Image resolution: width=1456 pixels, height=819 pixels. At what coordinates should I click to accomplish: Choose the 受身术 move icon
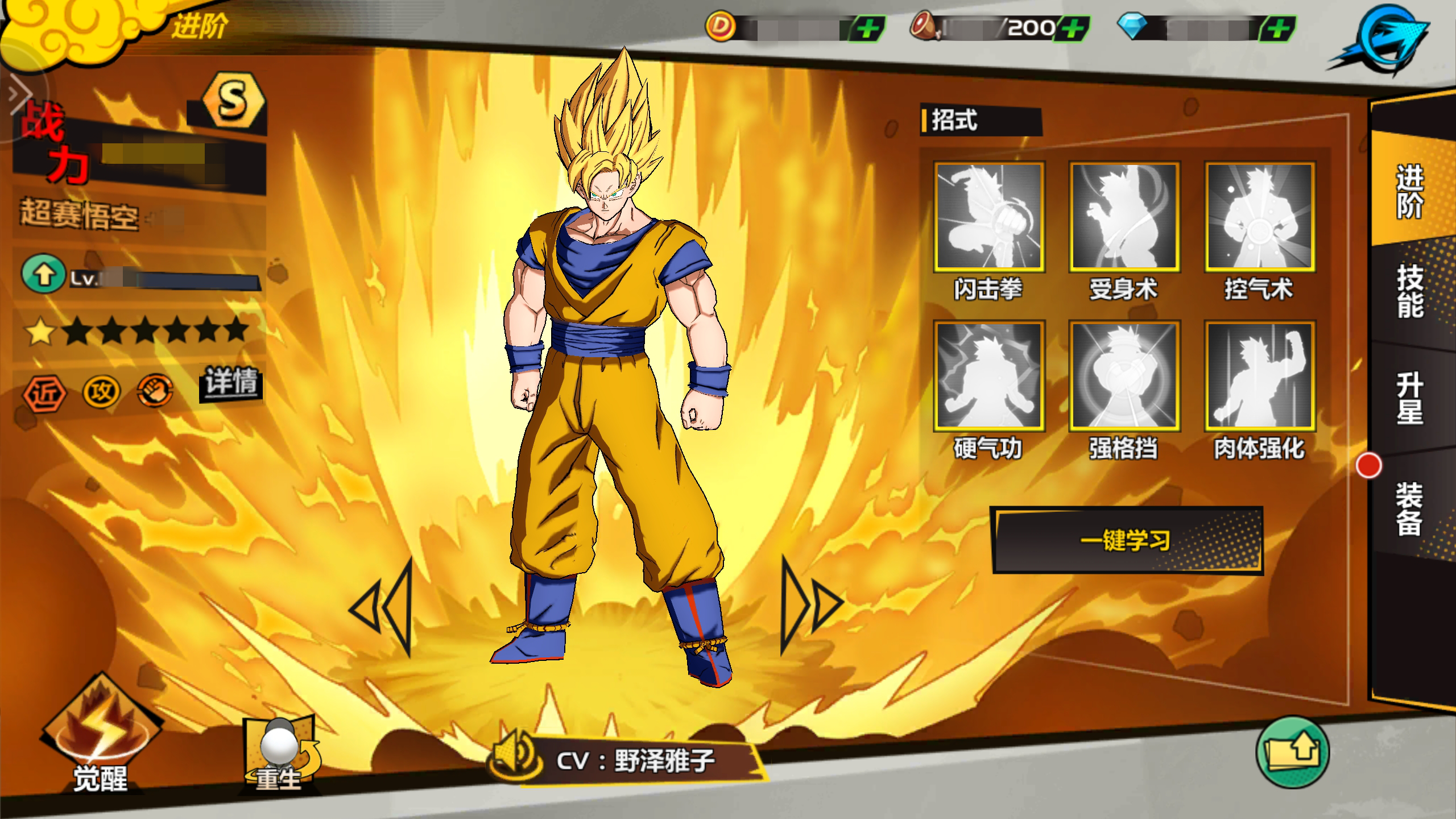click(x=1124, y=217)
